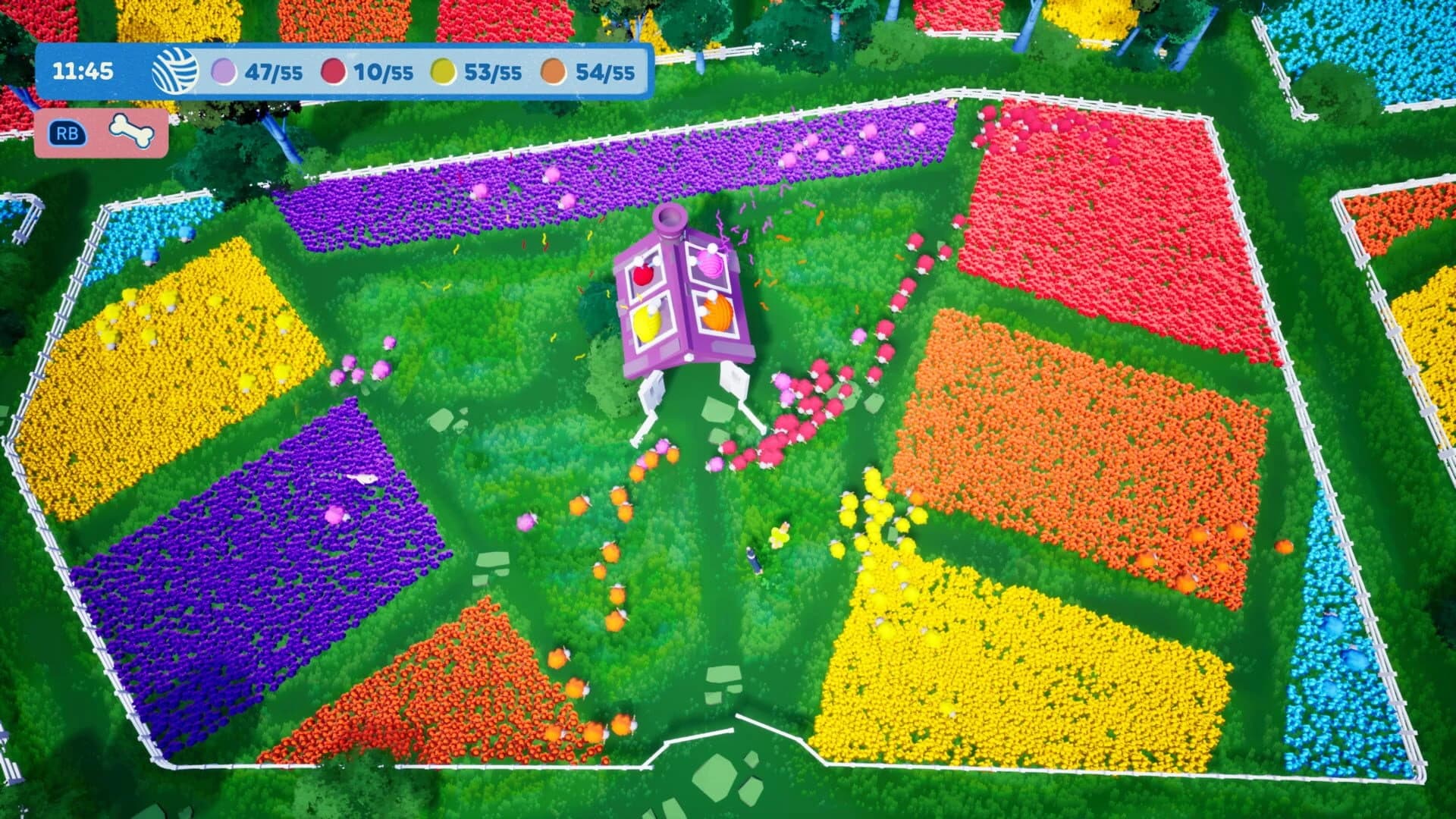1456x819 pixels.
Task: Select the pink yarn ball on the machine
Action: (x=710, y=265)
